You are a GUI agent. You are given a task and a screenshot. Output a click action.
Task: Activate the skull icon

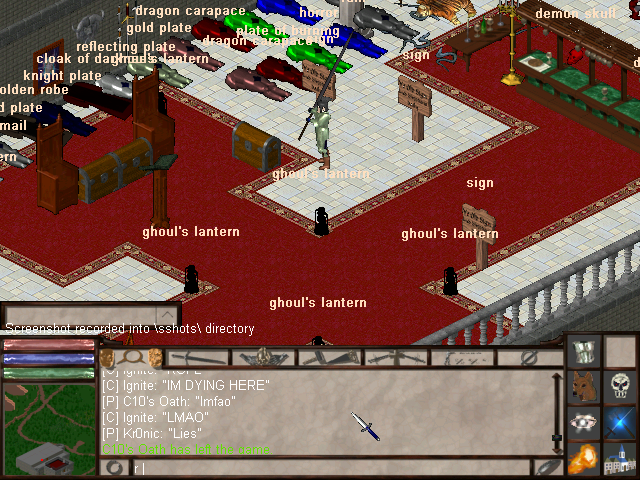click(621, 387)
